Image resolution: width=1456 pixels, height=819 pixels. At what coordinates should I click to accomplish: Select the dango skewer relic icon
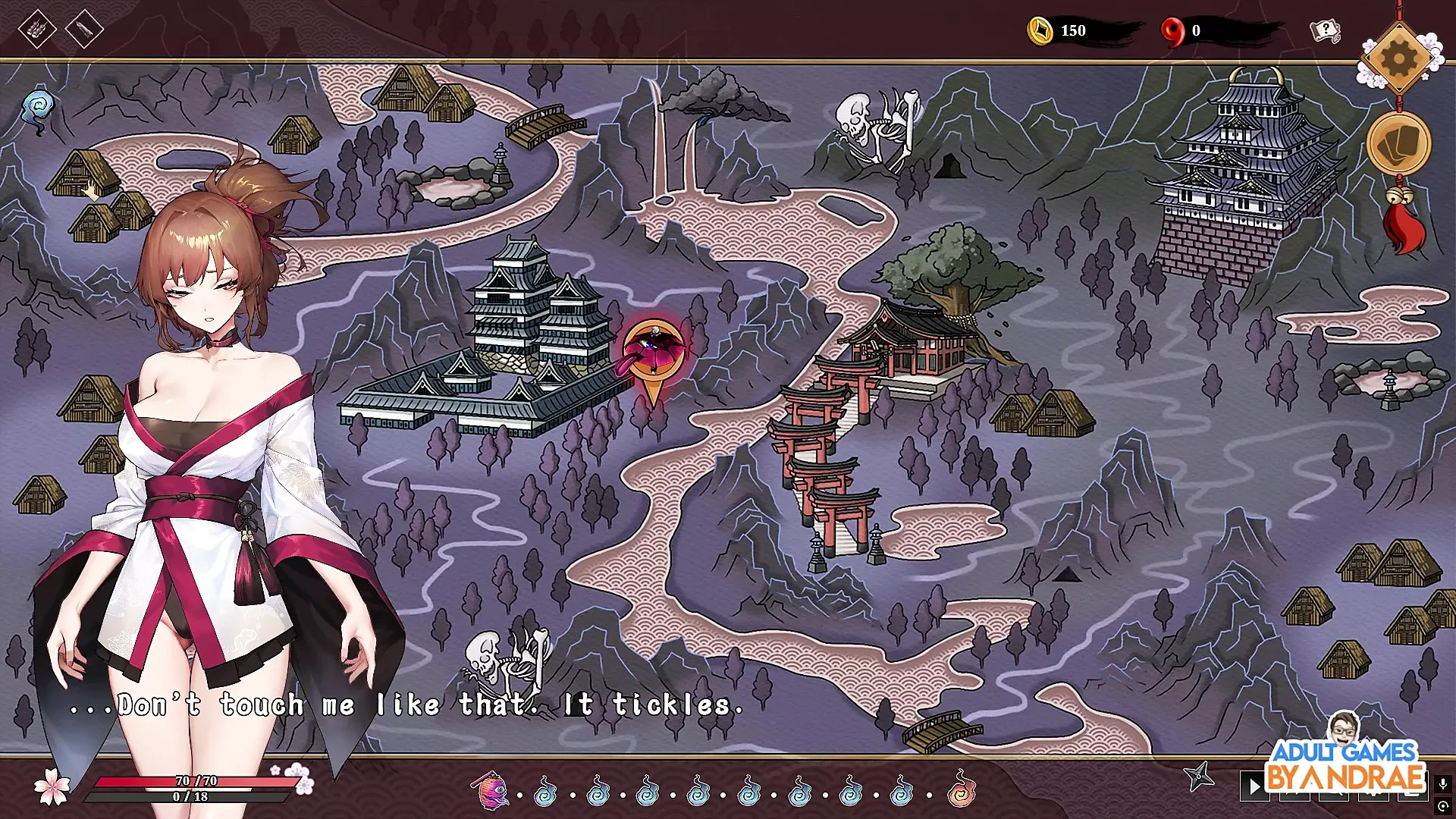38,30
